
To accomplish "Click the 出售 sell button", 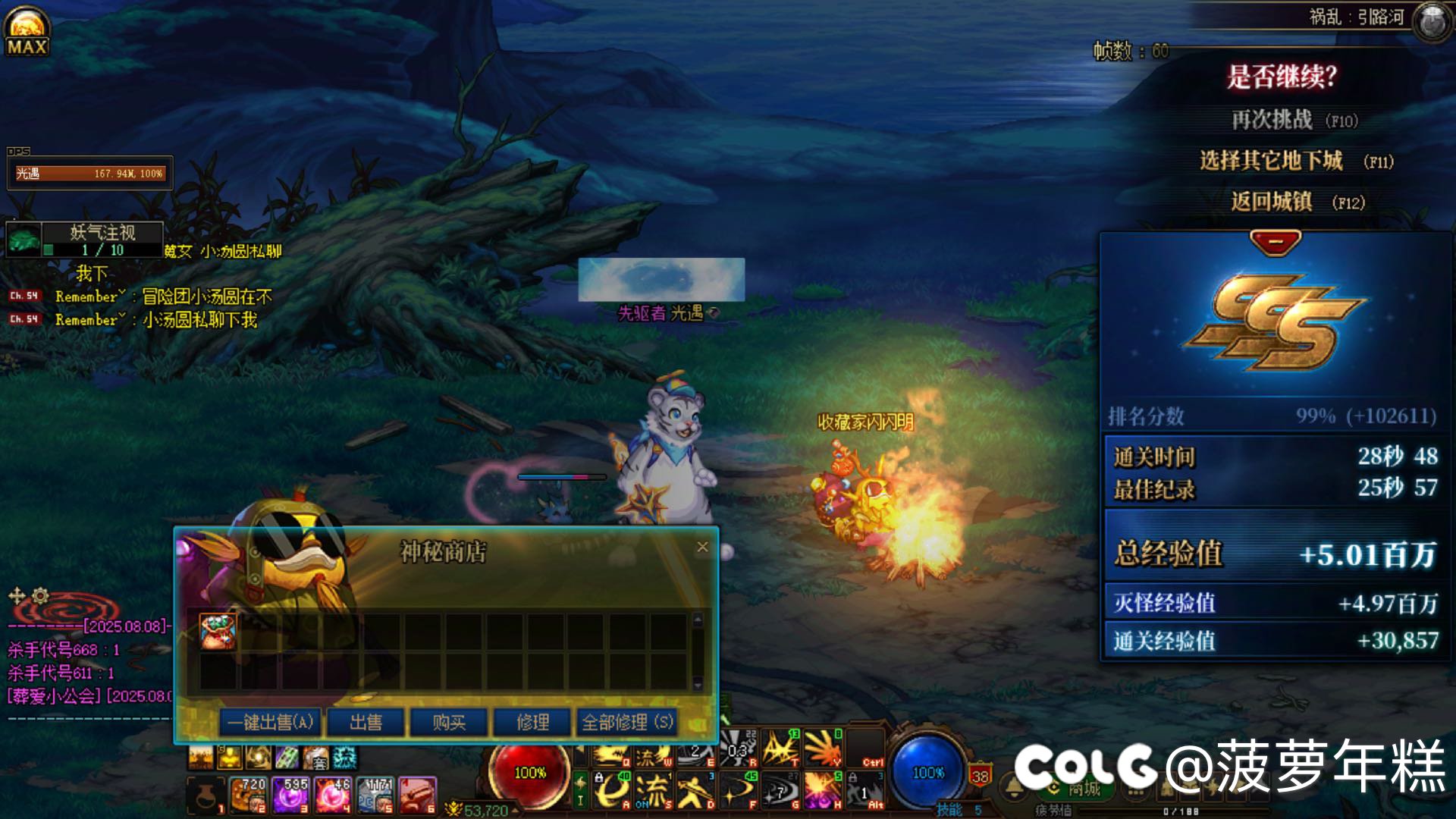I will [366, 722].
